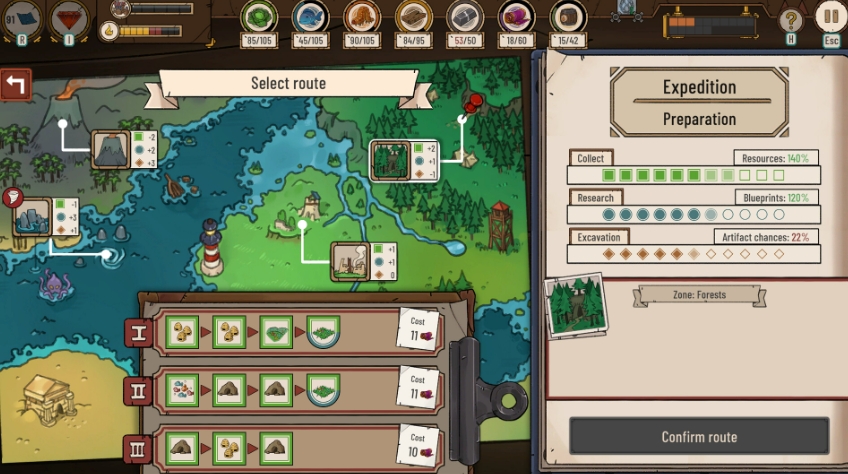
Task: Choose the forest zone card on map
Action: tap(388, 160)
